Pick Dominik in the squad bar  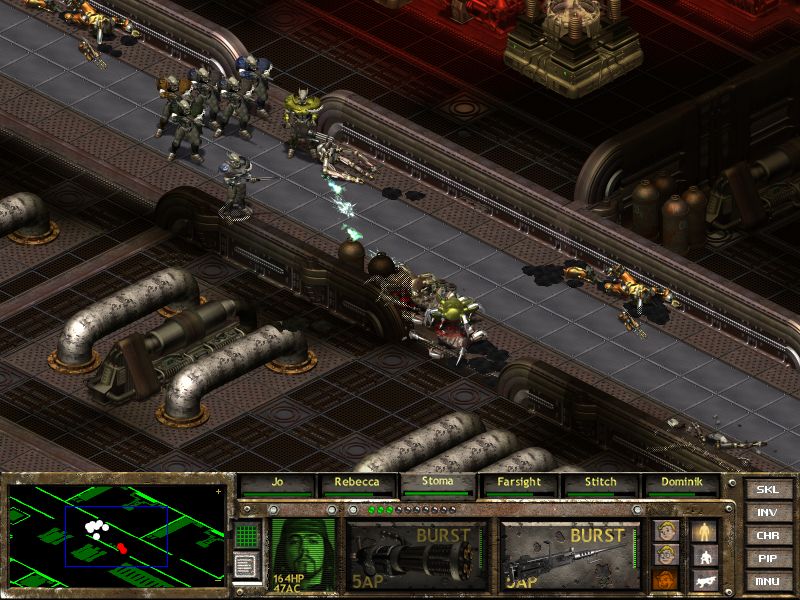[682, 484]
